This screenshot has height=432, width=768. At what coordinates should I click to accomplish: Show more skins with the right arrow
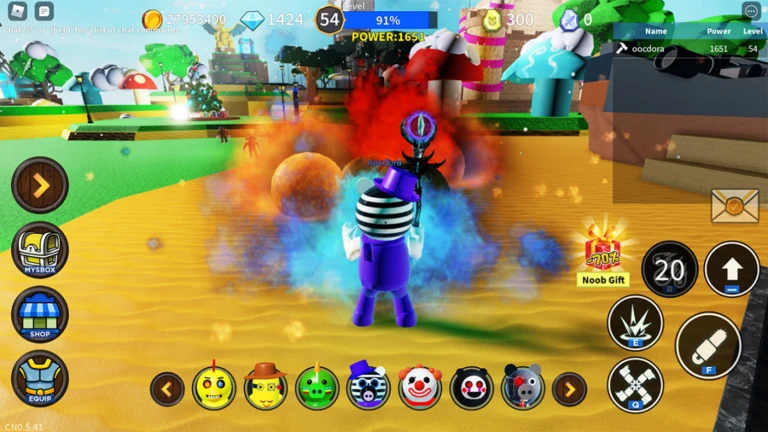(x=570, y=388)
